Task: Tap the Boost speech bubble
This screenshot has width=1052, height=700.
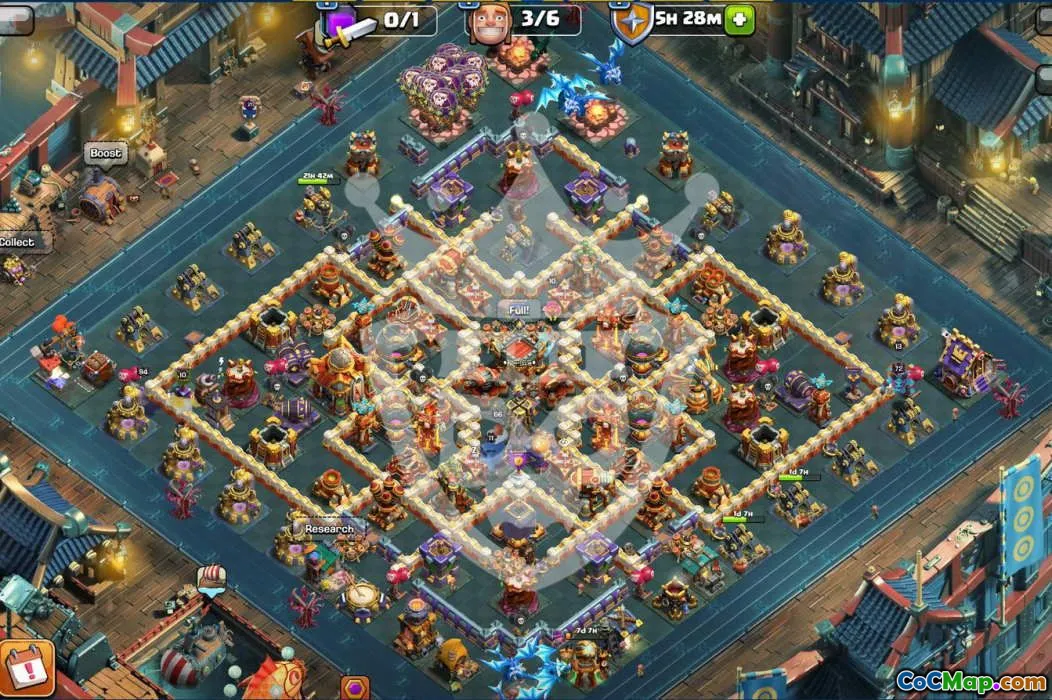Action: point(105,154)
